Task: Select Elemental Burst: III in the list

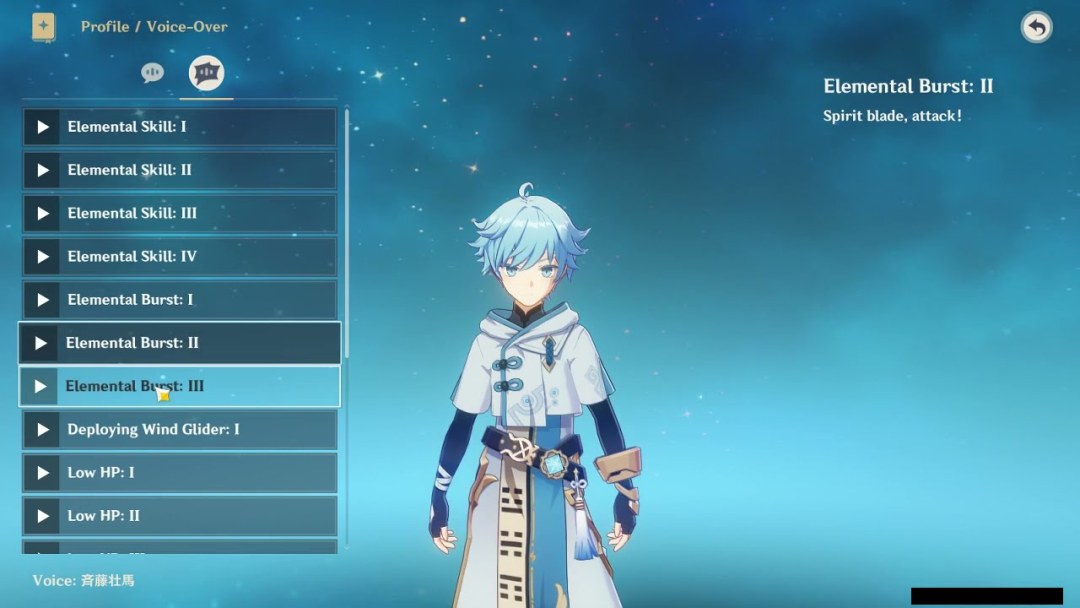Action: 180,386
